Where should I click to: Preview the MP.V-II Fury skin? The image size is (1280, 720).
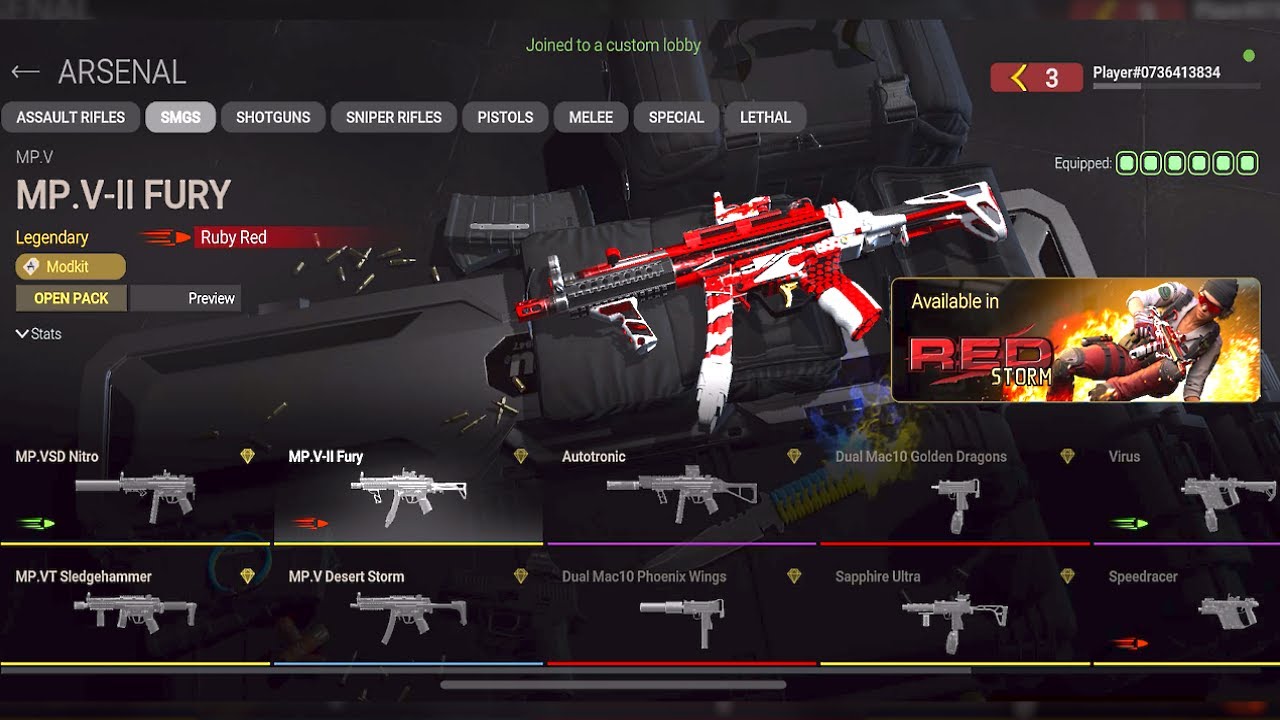click(186, 298)
